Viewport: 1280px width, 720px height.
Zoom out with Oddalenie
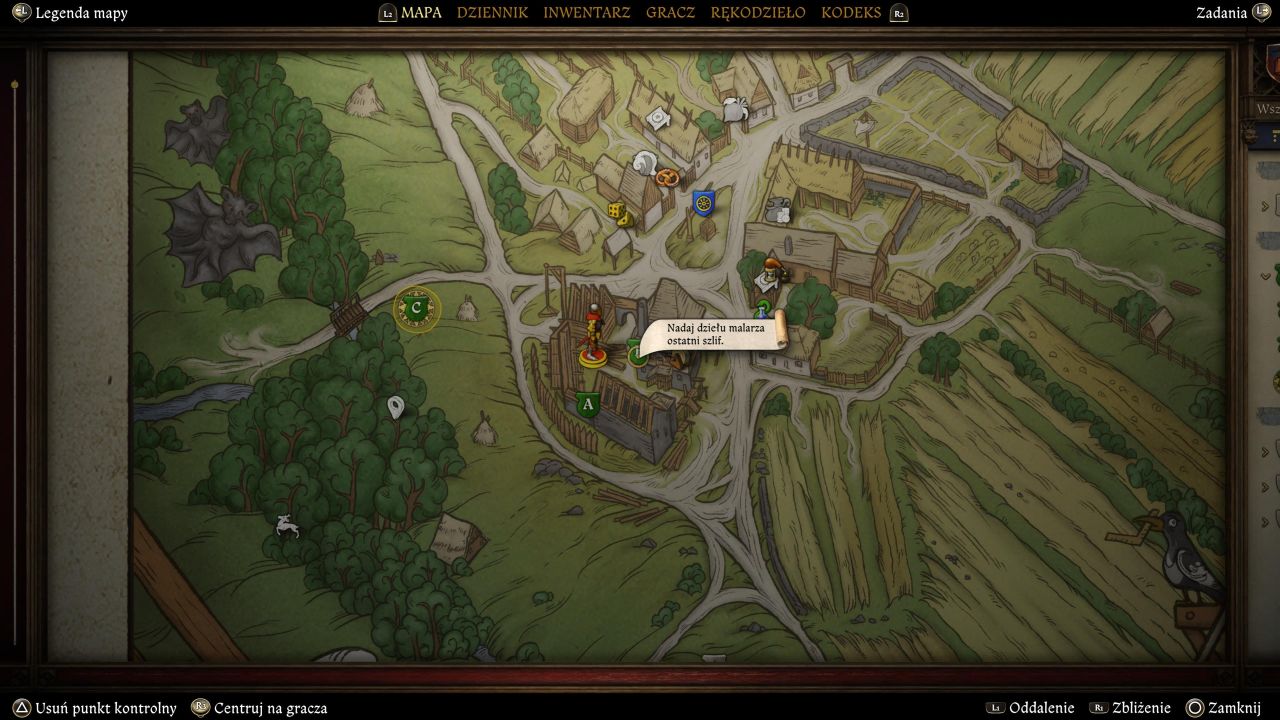tap(1041, 708)
